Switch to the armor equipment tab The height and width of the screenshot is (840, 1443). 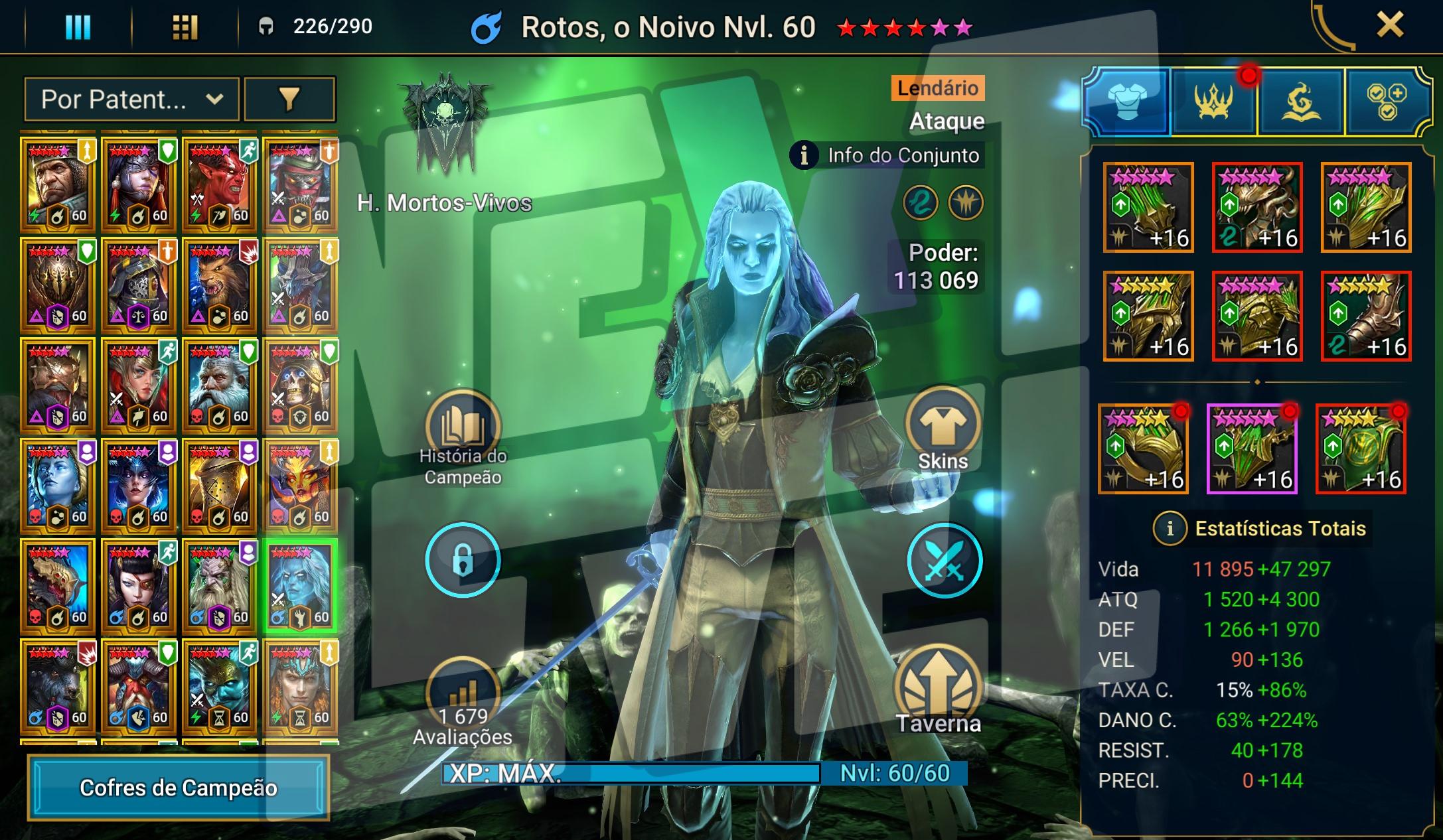click(1127, 102)
